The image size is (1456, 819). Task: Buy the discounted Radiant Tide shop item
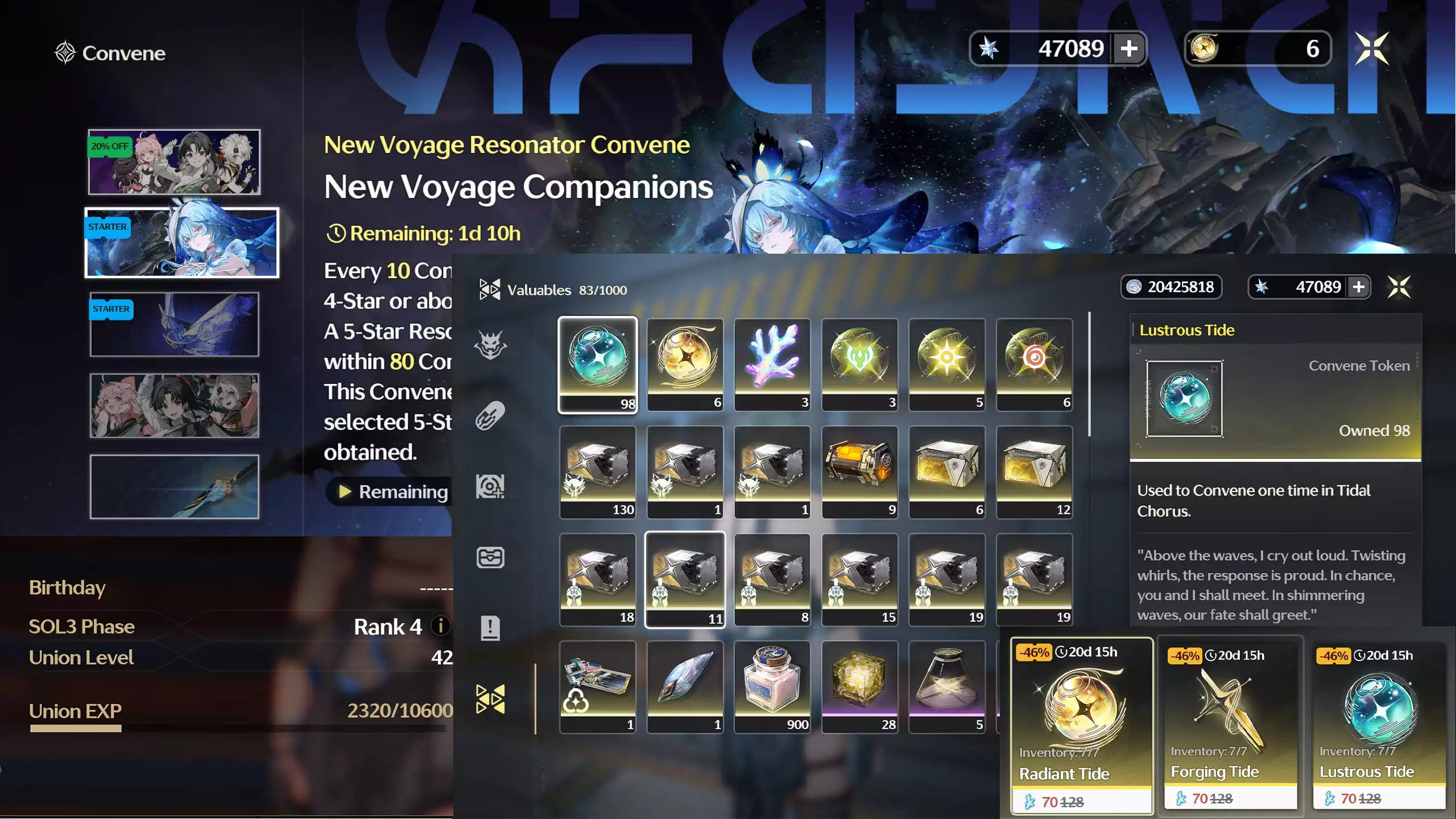[x=1082, y=725]
